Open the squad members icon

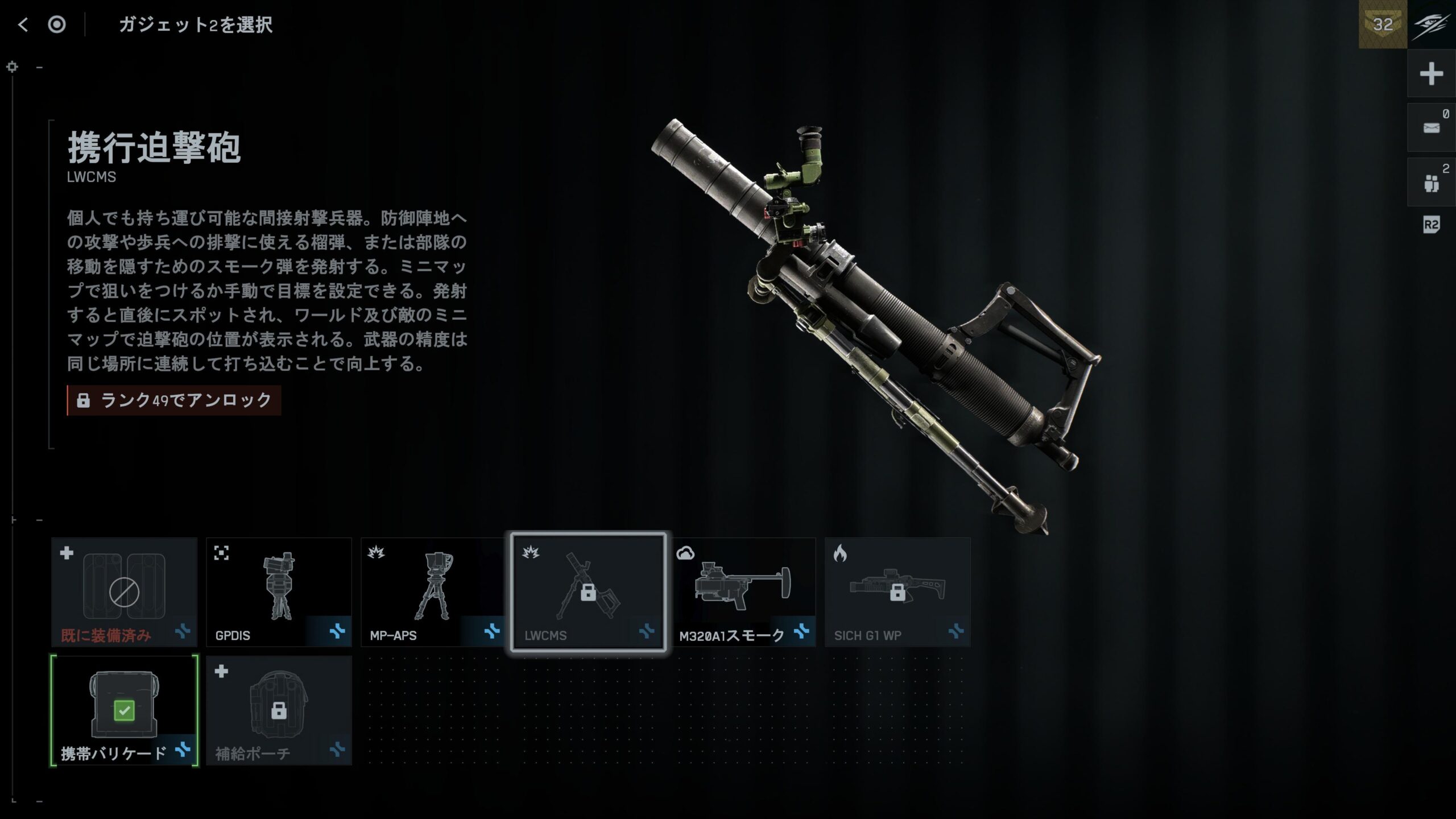[1431, 183]
